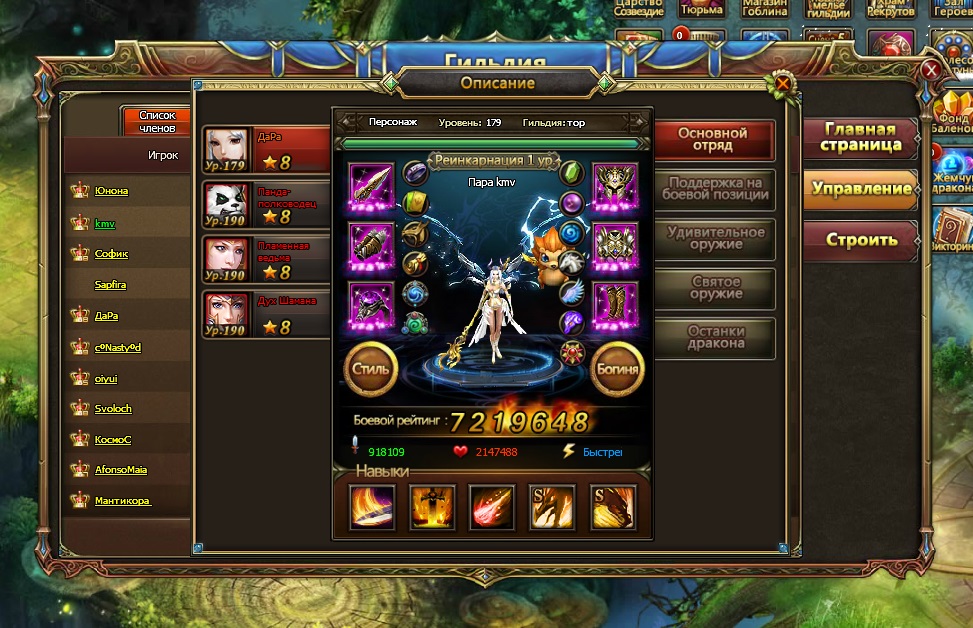Pick the Пламенная ведьма hero row
This screenshot has width=973, height=628.
point(266,258)
